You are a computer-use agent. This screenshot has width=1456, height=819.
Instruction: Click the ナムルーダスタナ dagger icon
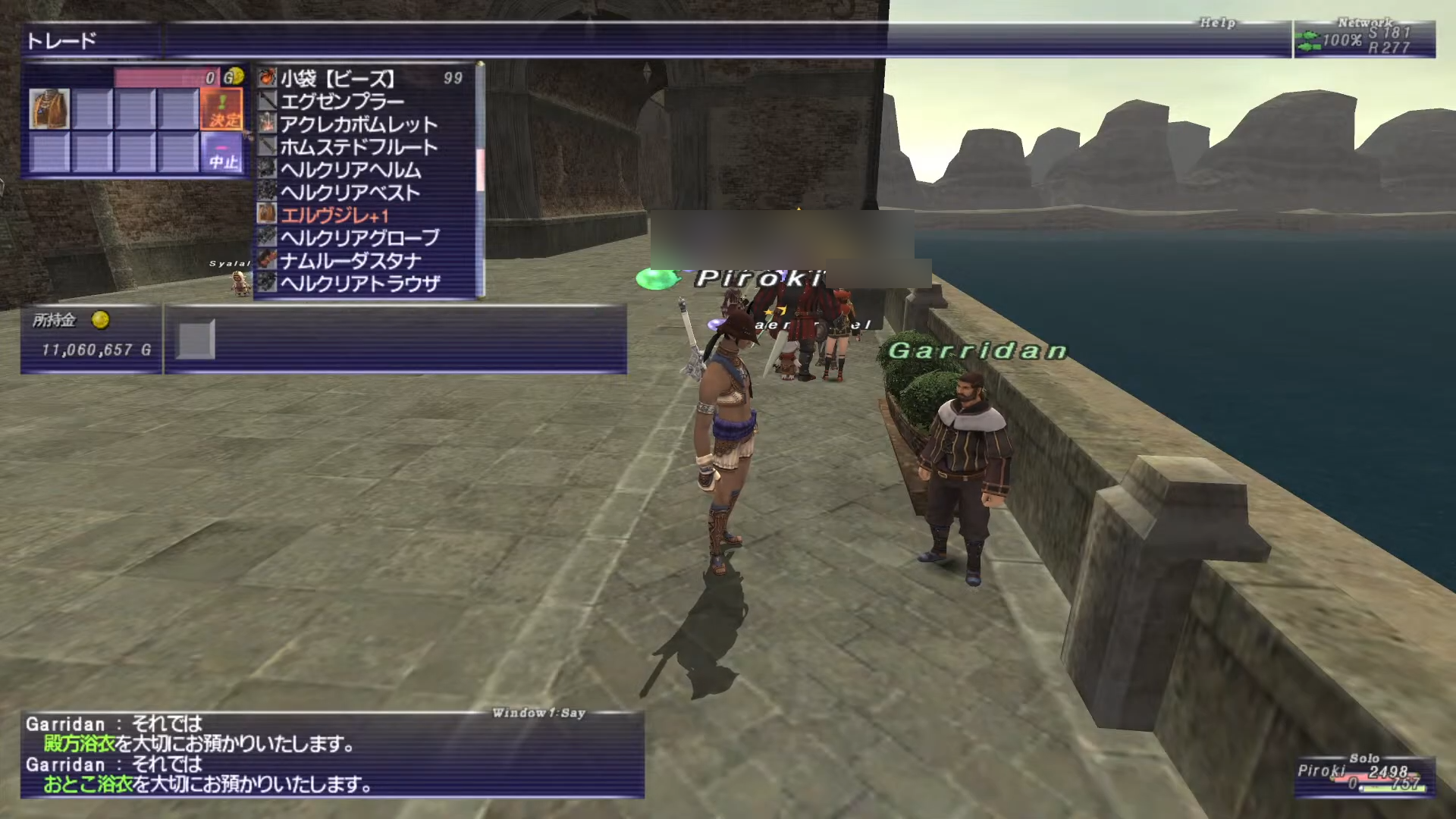(265, 259)
